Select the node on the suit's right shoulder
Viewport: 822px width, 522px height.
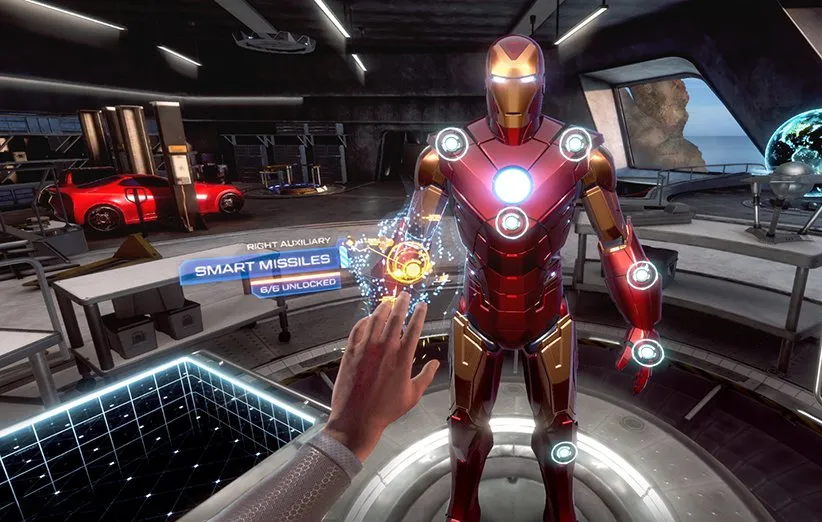(x=452, y=144)
